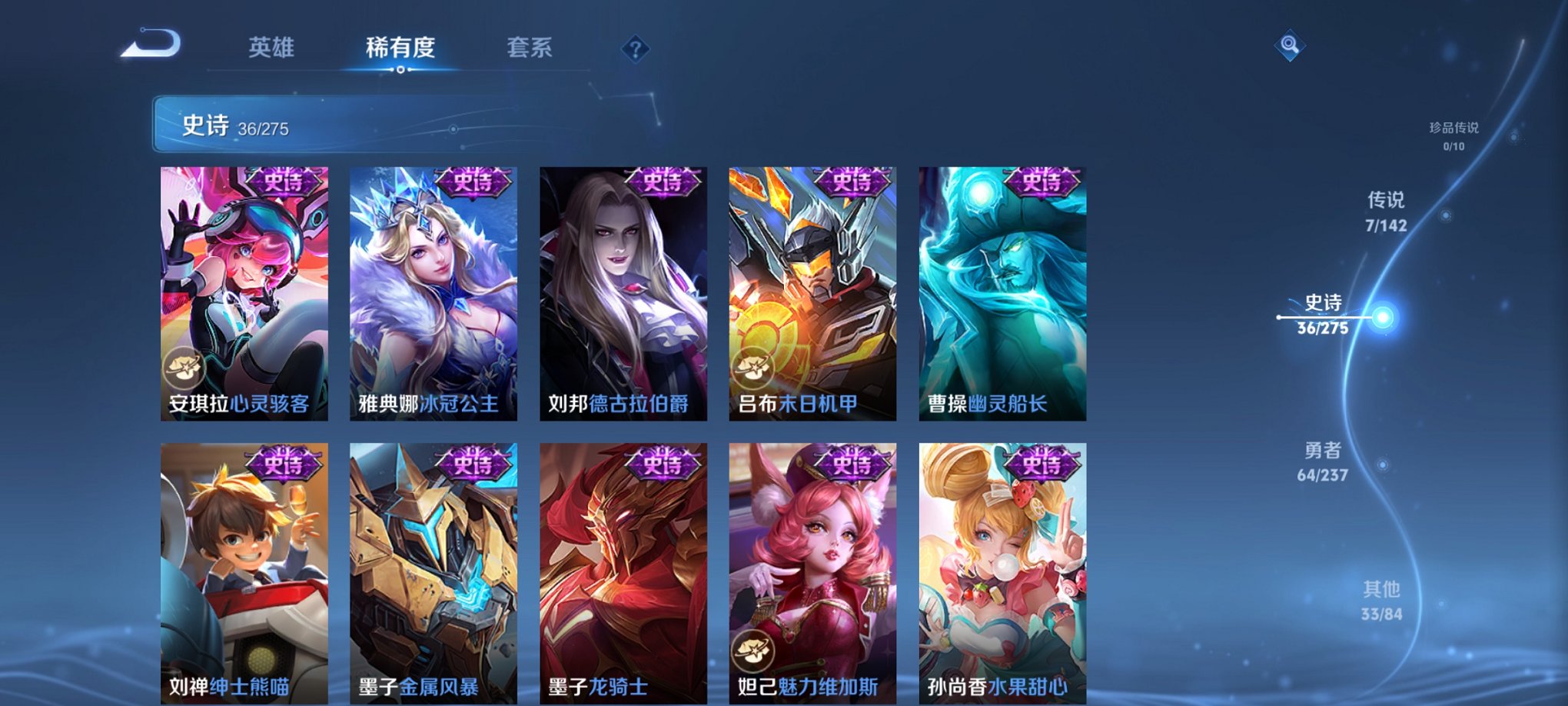
Task: Click the tab indicator dot under 稀有度
Action: (401, 71)
